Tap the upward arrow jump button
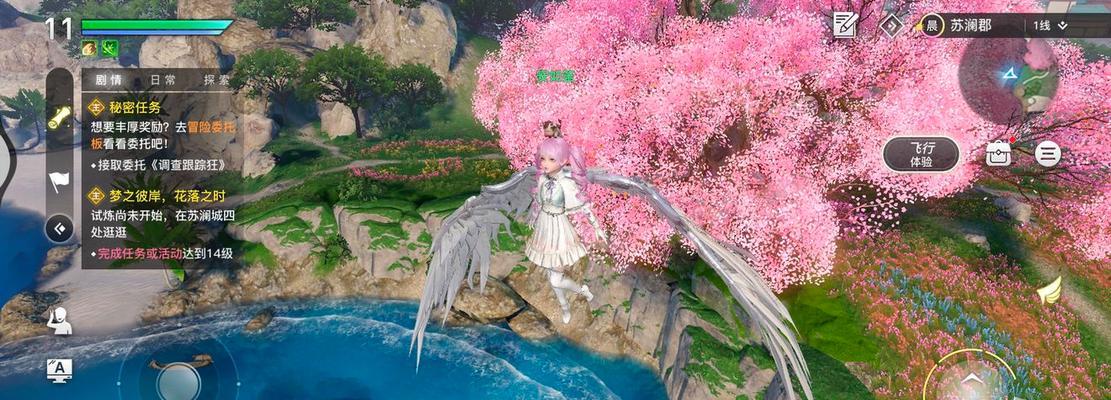The image size is (1111, 400). pyautogui.click(x=970, y=380)
